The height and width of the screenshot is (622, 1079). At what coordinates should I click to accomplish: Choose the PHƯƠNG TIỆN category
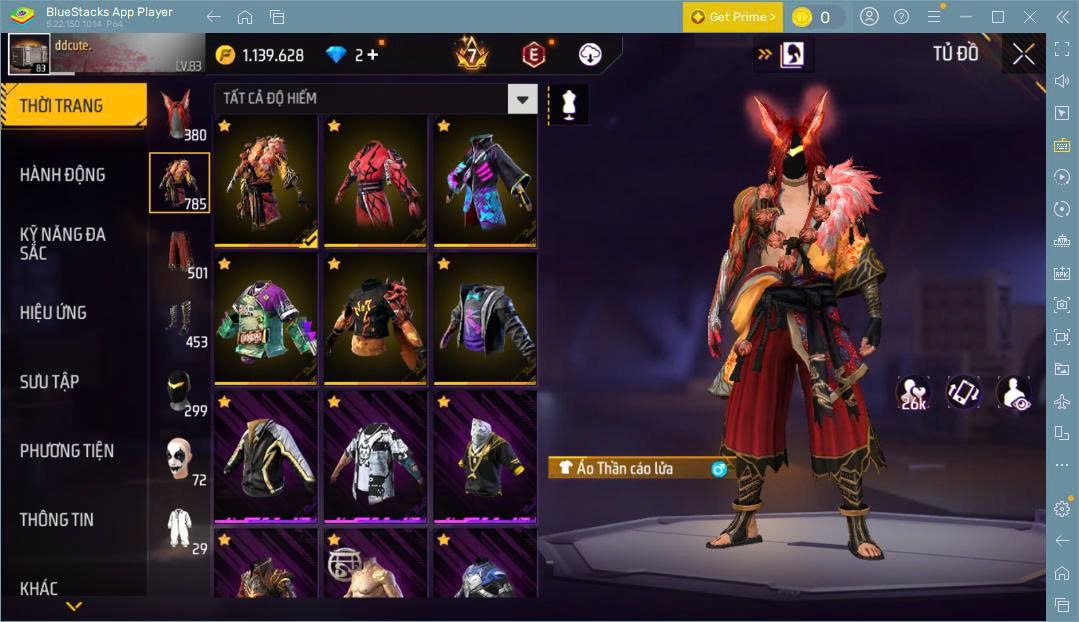[66, 451]
